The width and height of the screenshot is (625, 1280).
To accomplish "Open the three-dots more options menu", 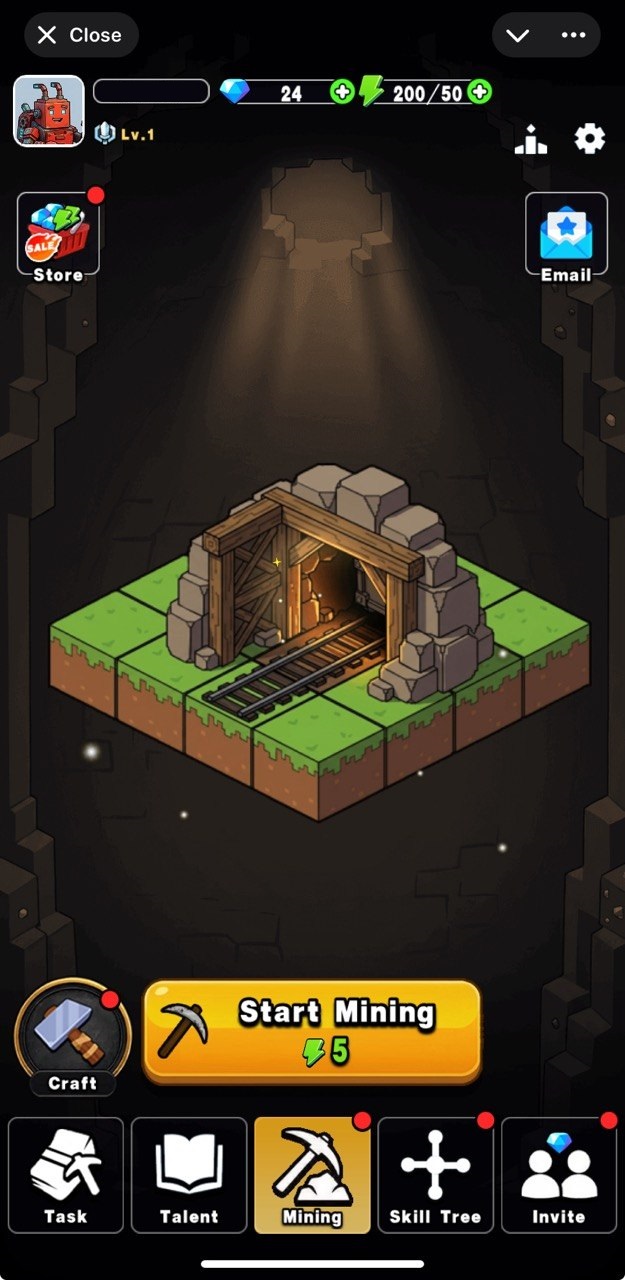I will [x=573, y=35].
